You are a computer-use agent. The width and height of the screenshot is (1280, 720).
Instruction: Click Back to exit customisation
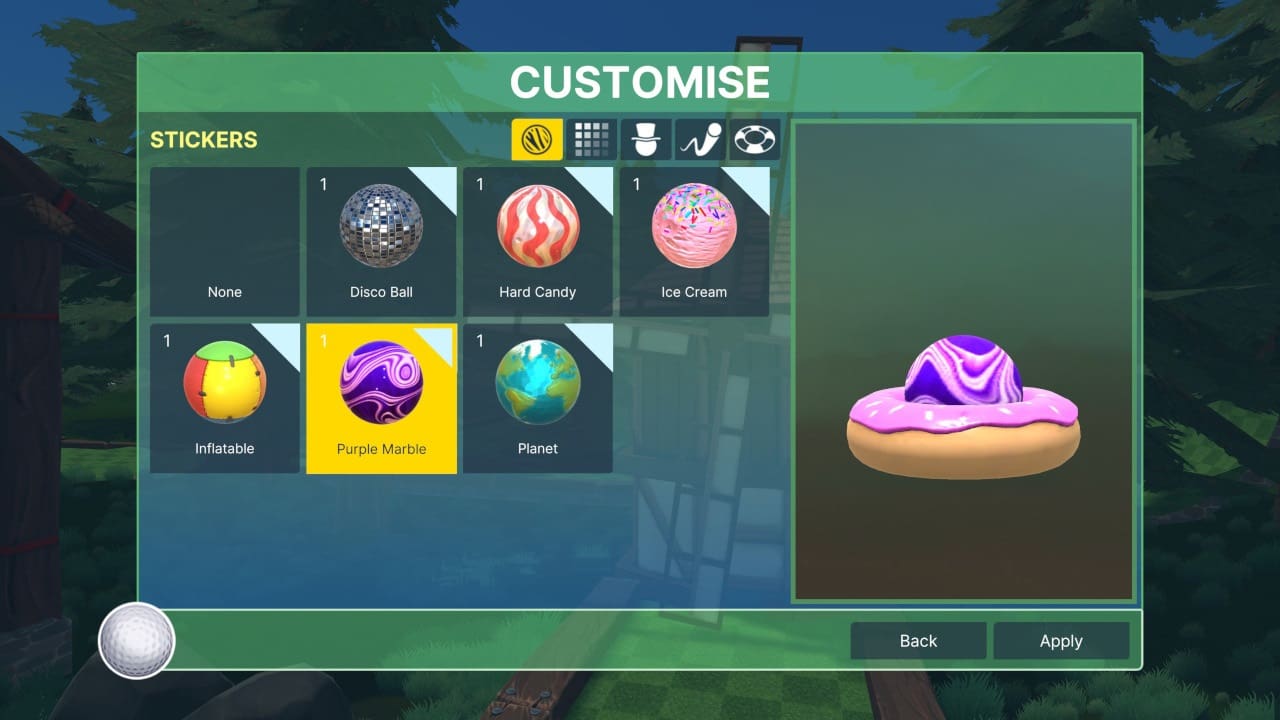coord(917,640)
